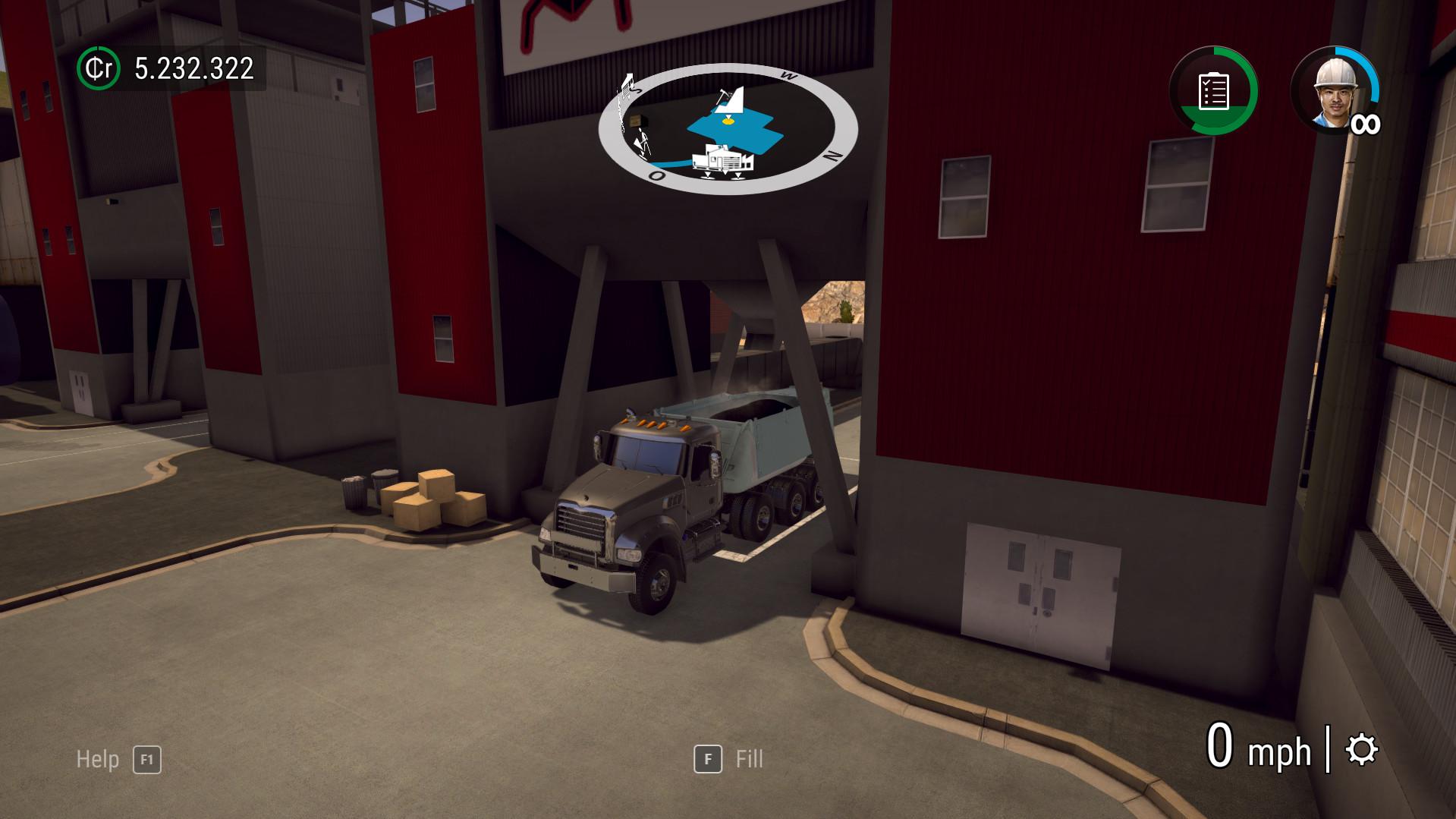Click the N direction letter on the compass
1456x819 pixels.
[832, 156]
